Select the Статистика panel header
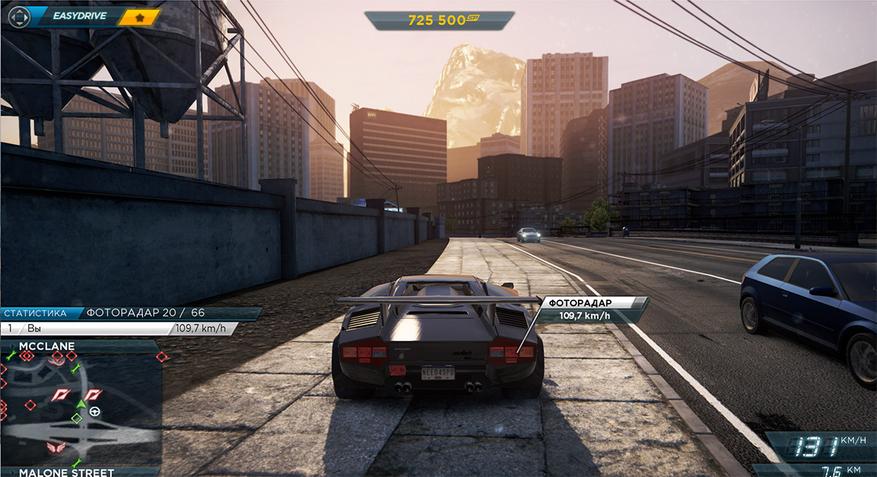Screen dimensions: 877x477 pyautogui.click(x=36, y=313)
